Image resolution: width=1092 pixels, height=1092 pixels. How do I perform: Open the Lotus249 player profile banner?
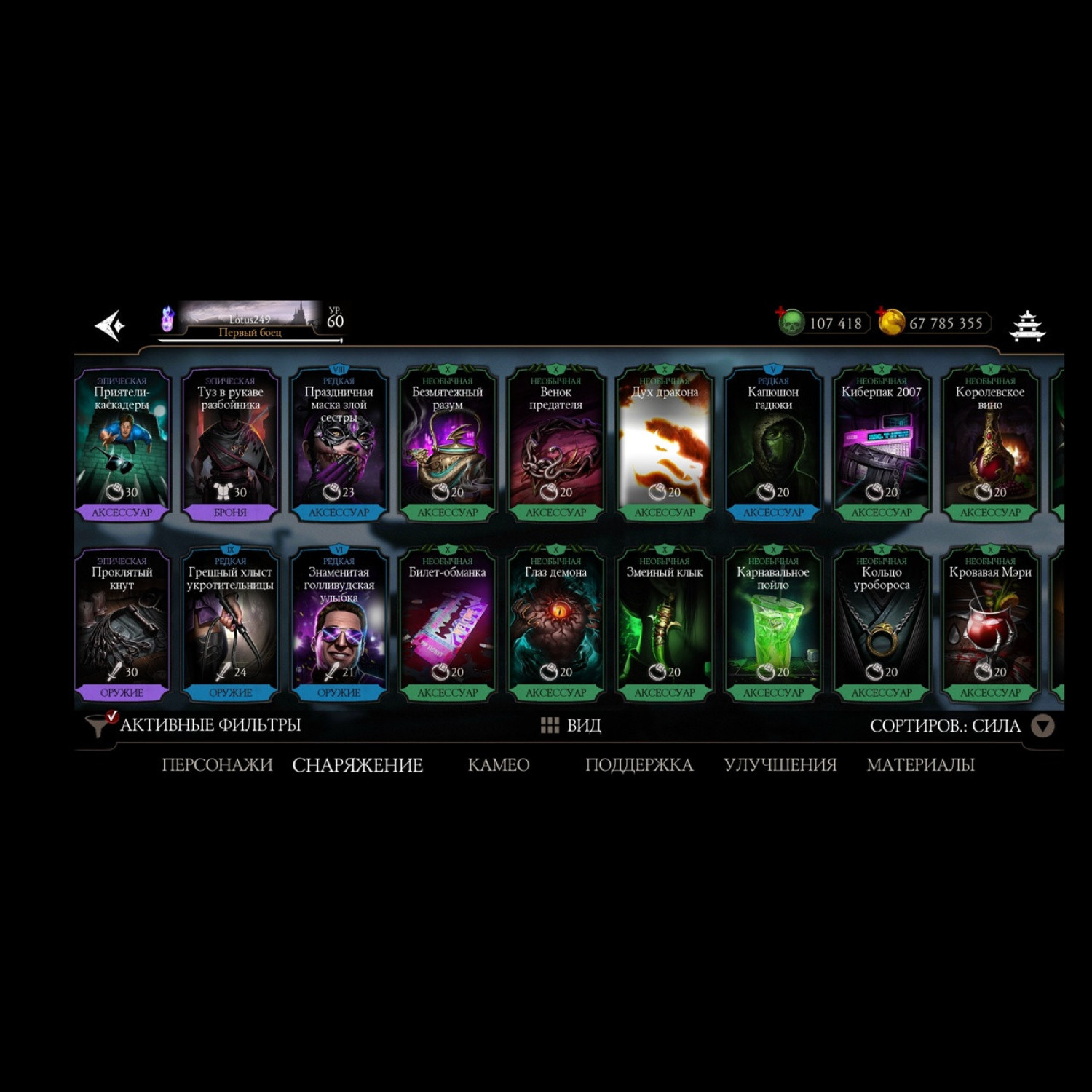(x=250, y=321)
